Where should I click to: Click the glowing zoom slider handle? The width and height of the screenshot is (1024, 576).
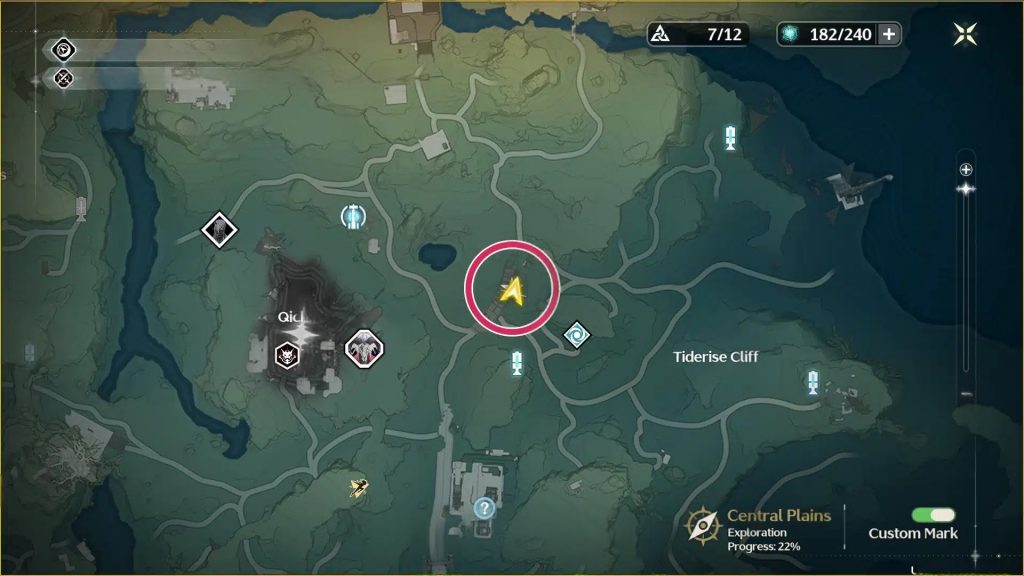coord(965,188)
